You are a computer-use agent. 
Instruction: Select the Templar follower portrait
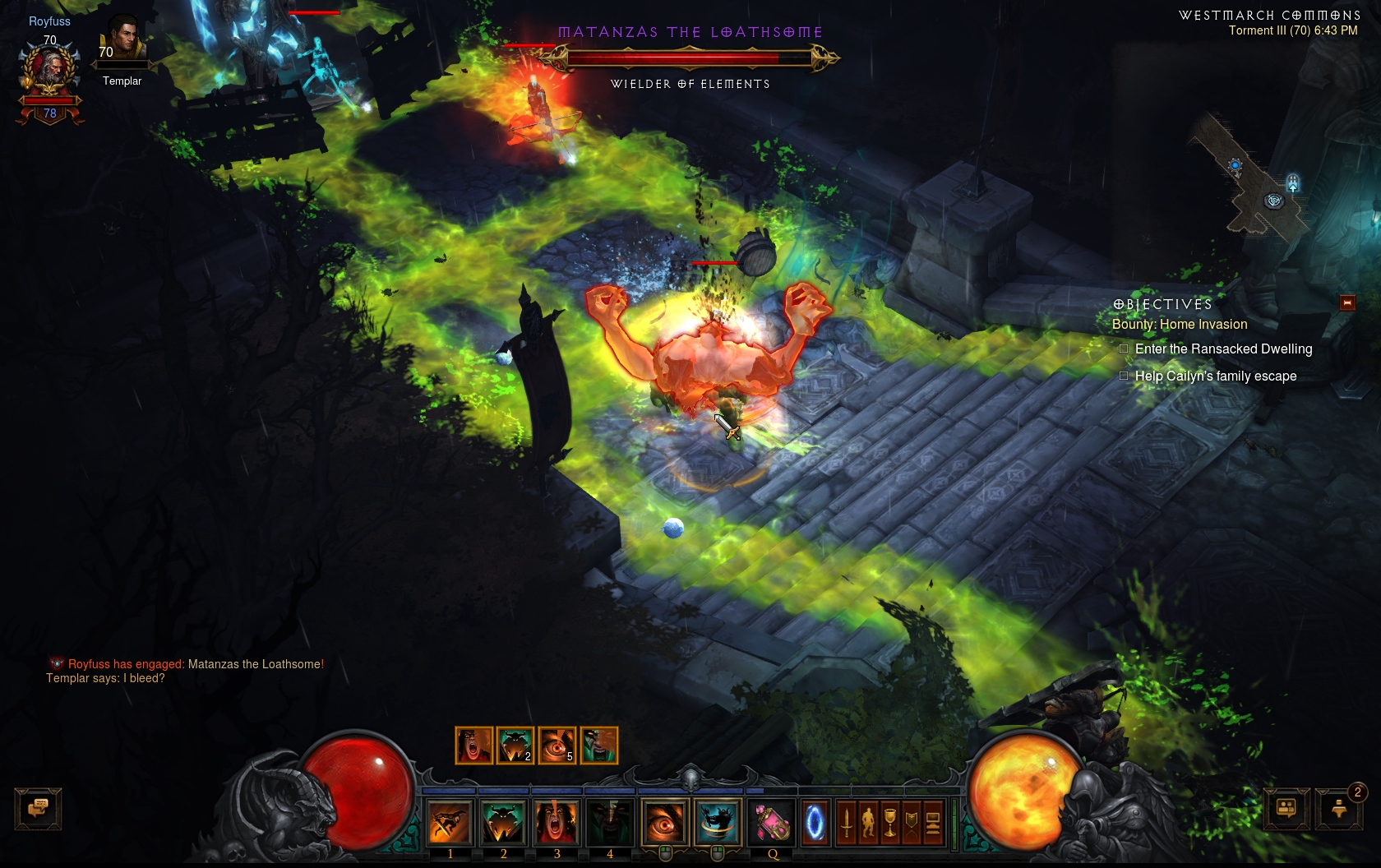coord(122,41)
